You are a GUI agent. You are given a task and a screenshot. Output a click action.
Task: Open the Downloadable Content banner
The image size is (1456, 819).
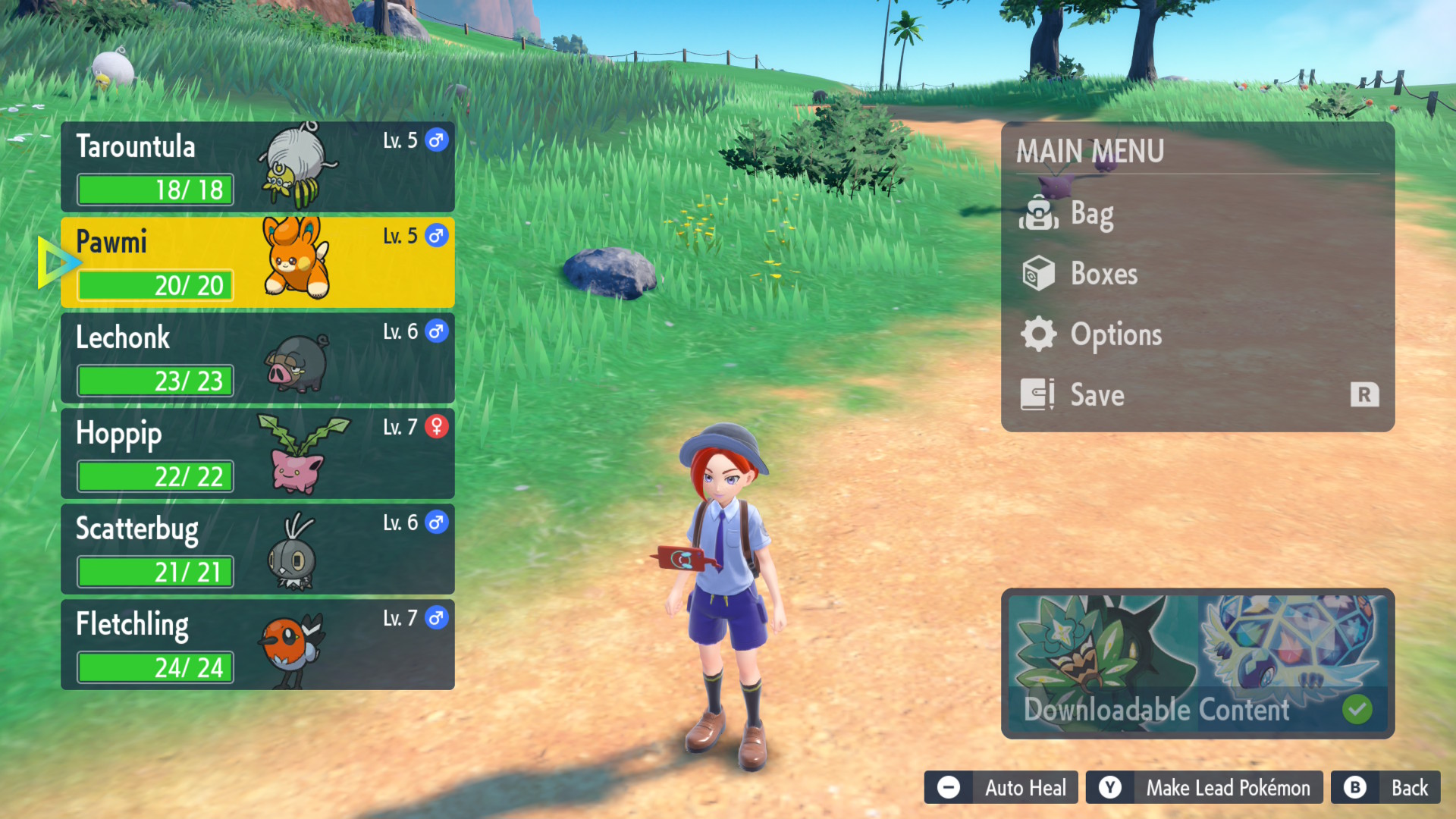(x=1197, y=664)
